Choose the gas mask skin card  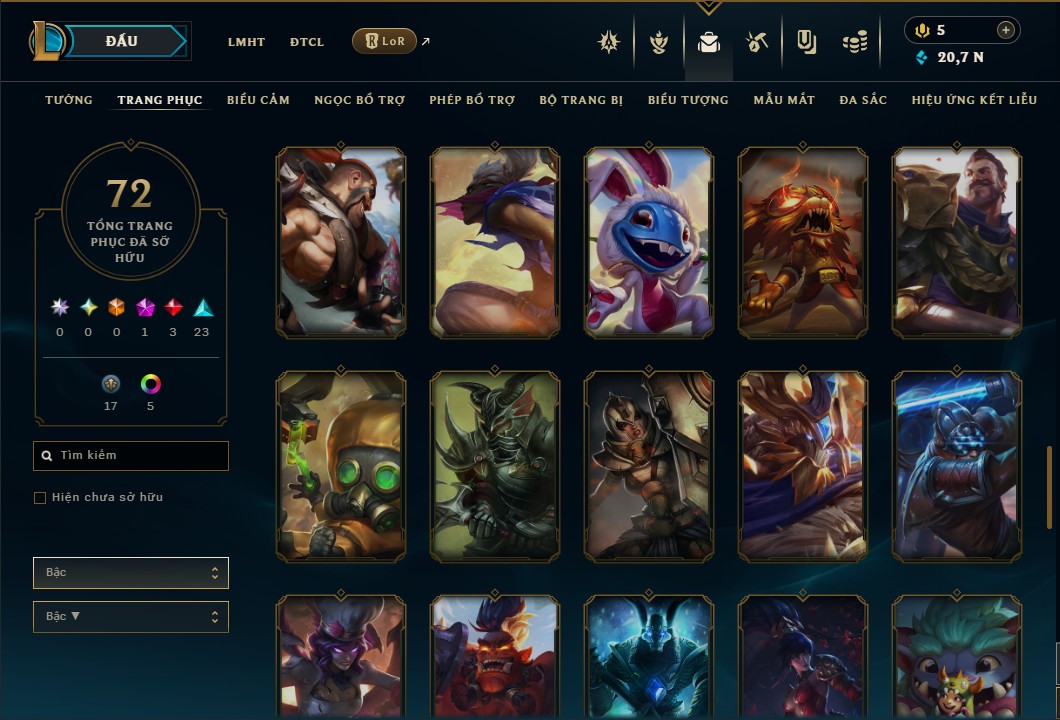tap(341, 466)
